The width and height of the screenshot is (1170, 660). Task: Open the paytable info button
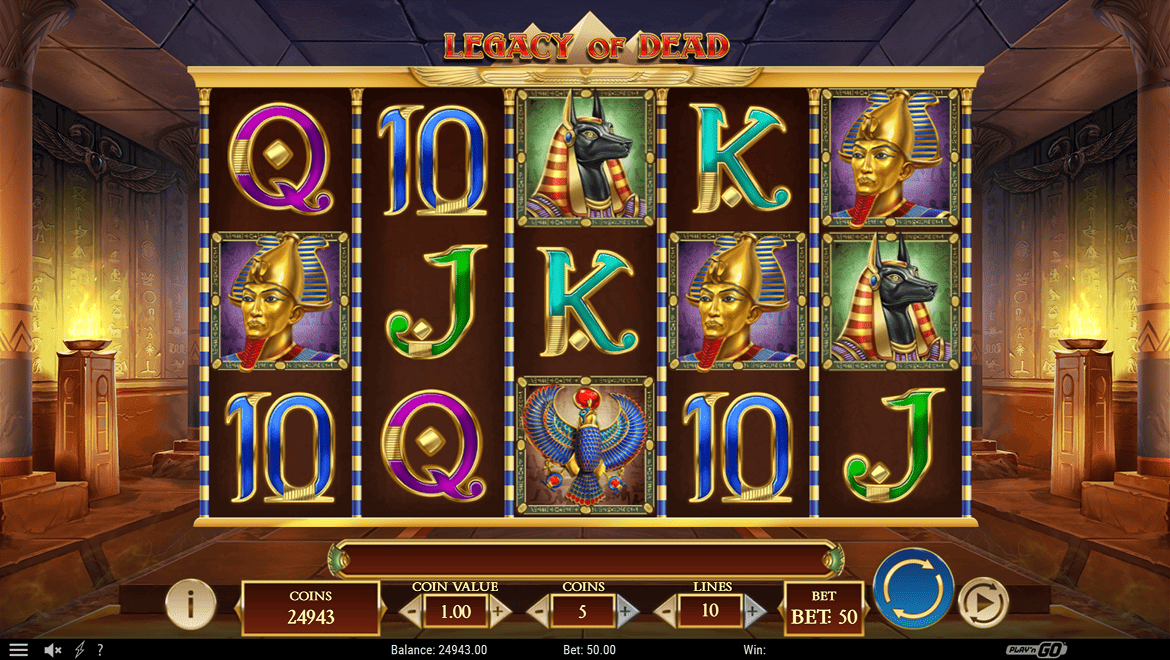click(190, 604)
